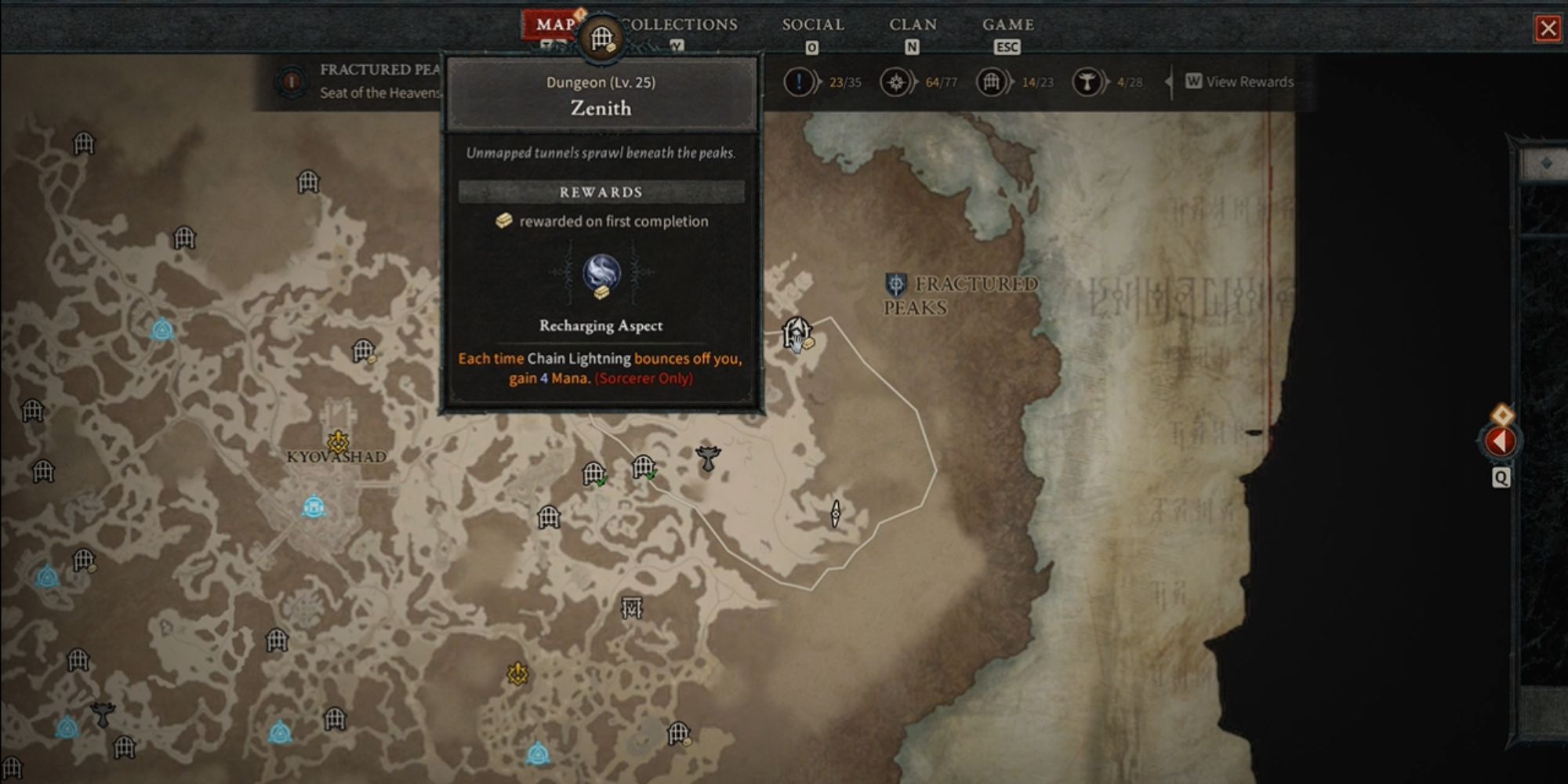Click the Altar of Lilith statue counter icon
Viewport: 1568px width, 784px height.
pyautogui.click(x=1089, y=81)
